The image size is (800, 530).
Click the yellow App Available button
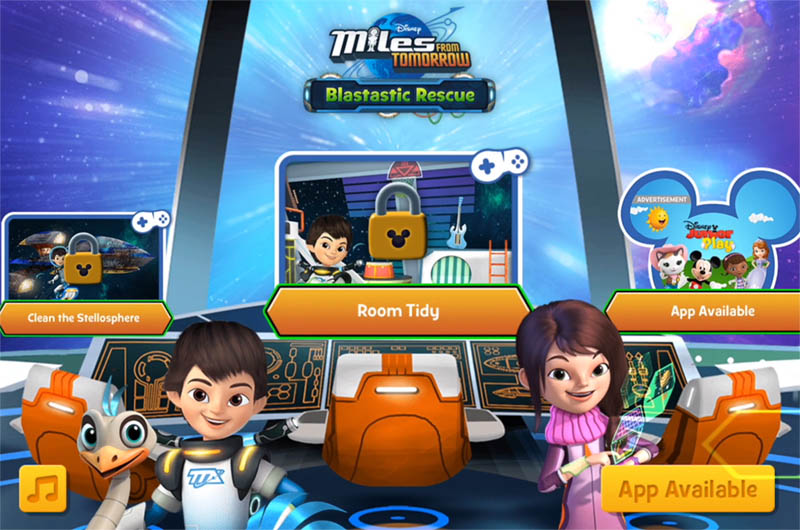click(688, 489)
